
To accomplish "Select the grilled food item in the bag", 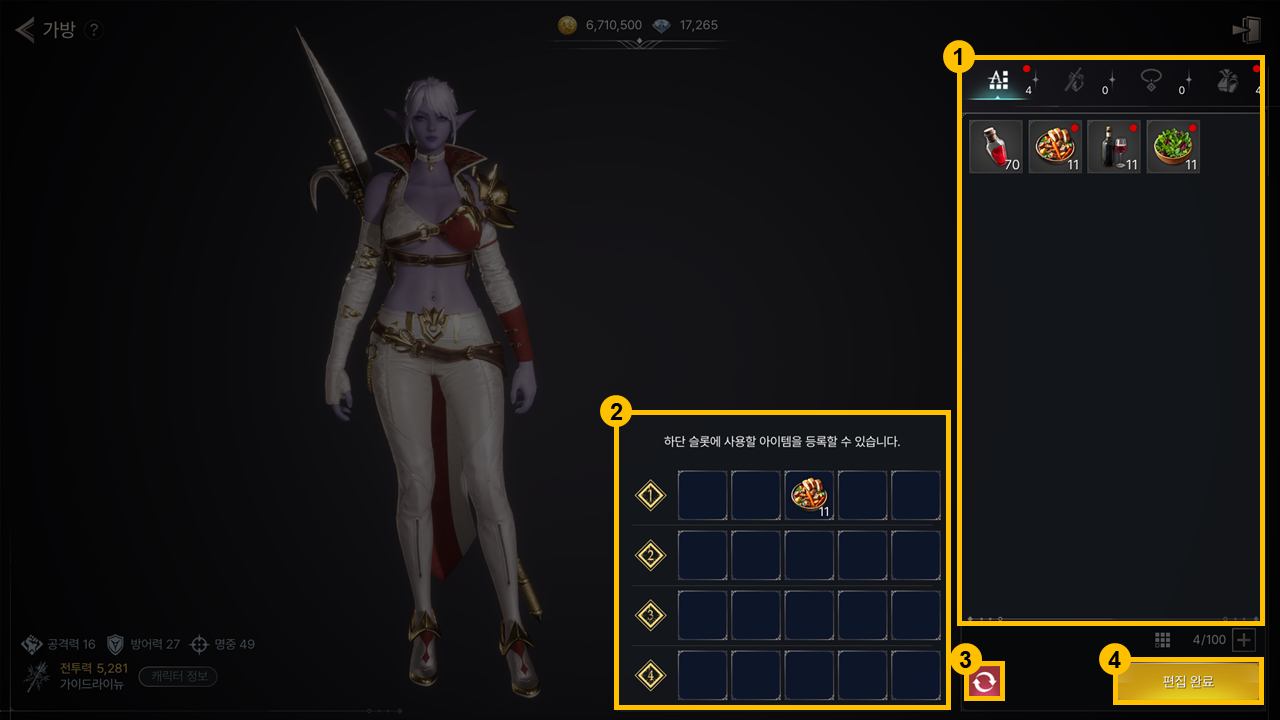I will [1055, 147].
